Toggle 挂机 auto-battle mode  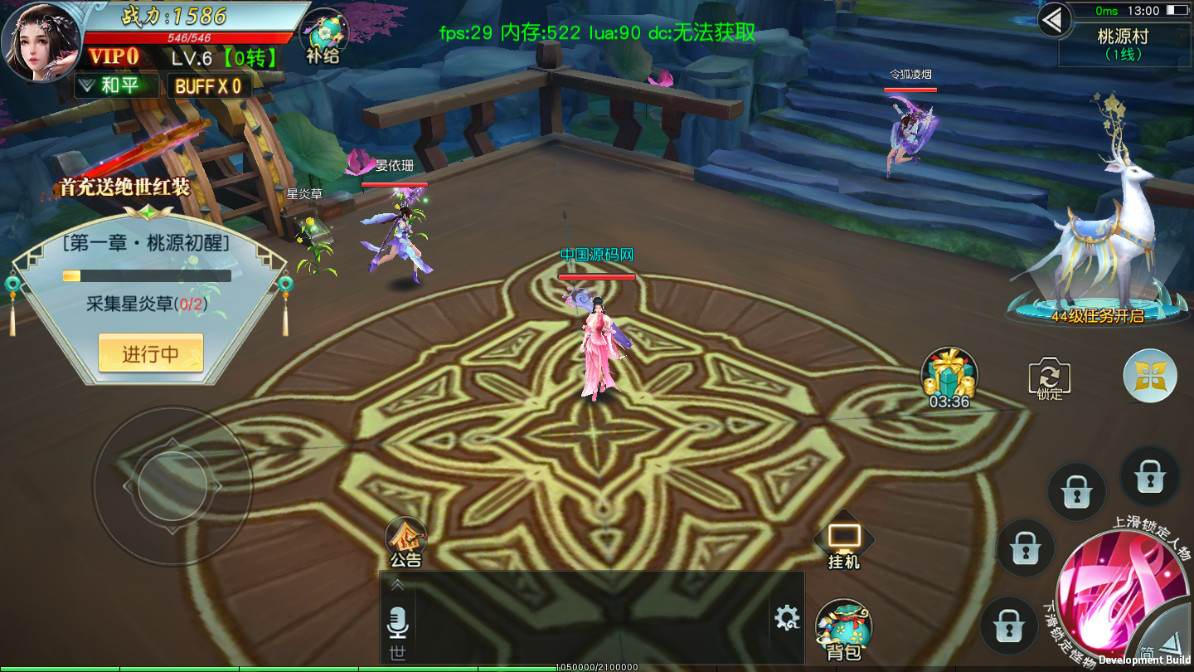point(843,543)
